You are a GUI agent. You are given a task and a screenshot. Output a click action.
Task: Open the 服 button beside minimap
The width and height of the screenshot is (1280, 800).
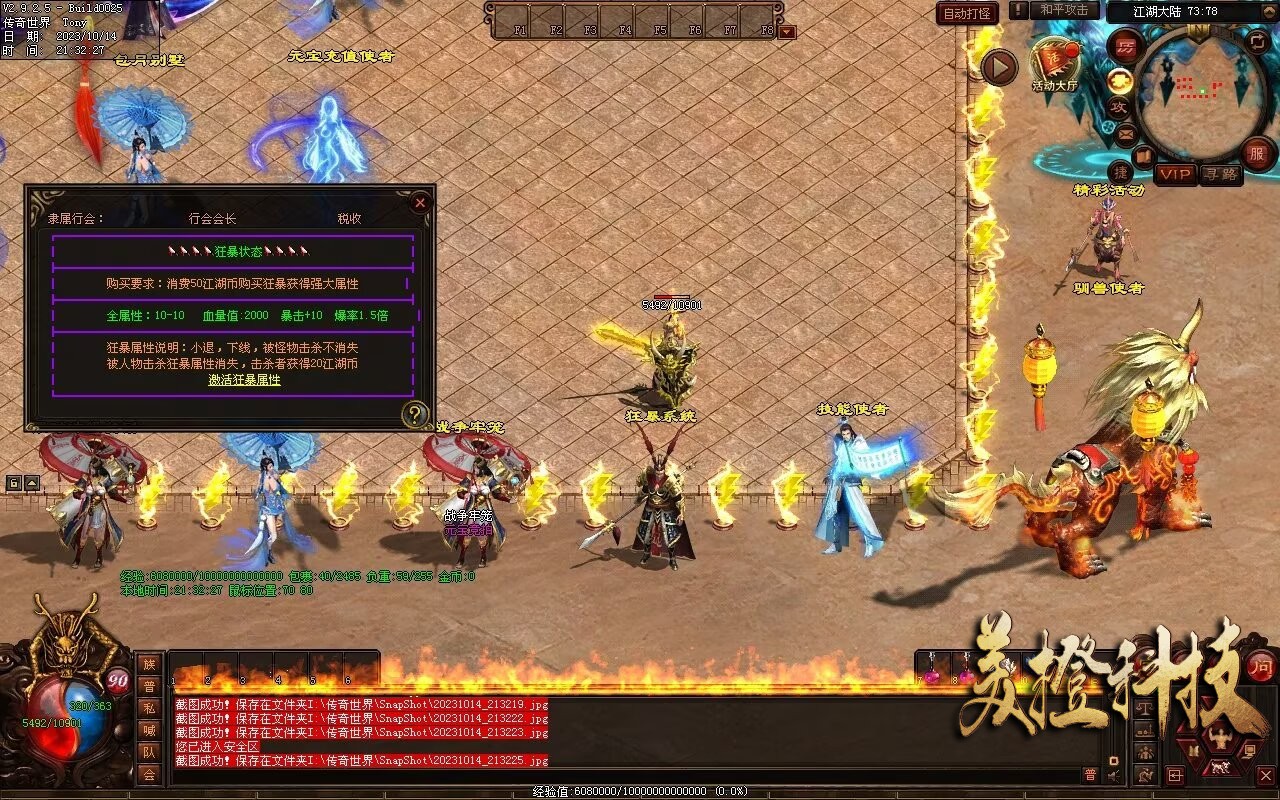tap(1256, 153)
